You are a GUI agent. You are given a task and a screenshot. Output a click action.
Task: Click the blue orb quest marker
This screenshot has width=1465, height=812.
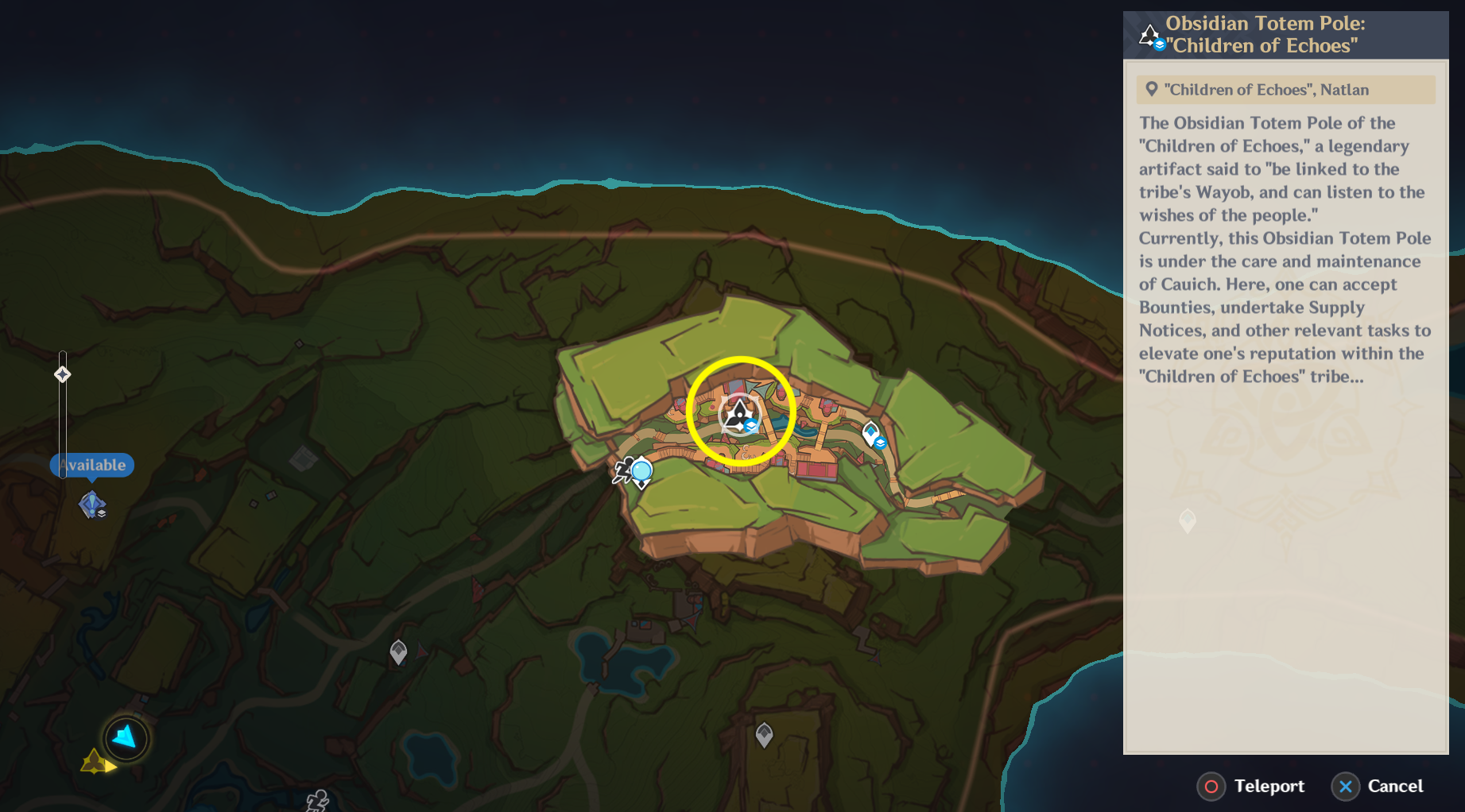pyautogui.click(x=641, y=471)
